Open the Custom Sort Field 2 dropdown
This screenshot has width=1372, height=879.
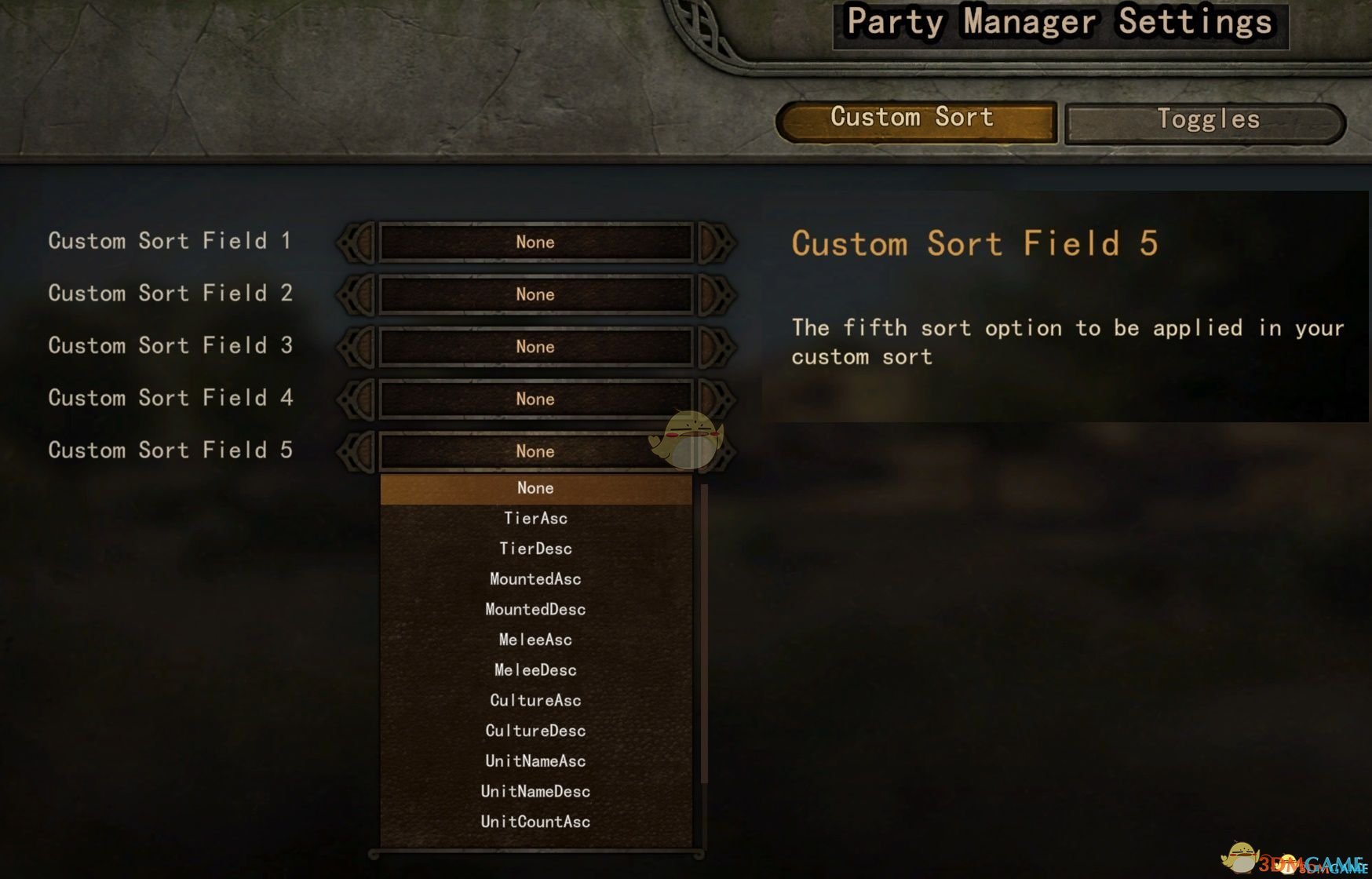click(535, 295)
